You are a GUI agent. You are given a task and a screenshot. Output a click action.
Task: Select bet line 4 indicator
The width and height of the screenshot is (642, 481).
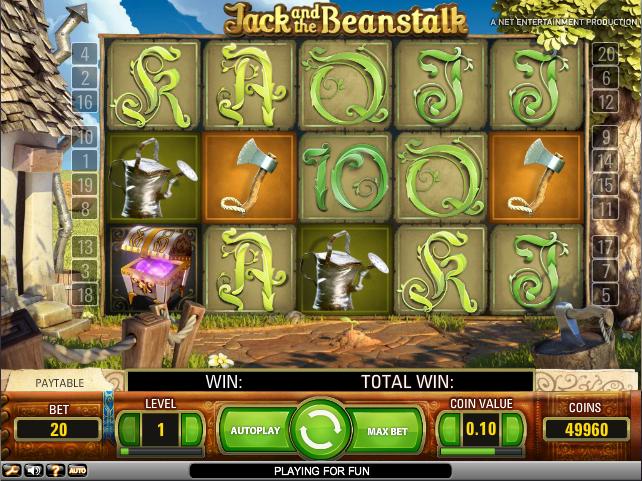click(x=85, y=54)
